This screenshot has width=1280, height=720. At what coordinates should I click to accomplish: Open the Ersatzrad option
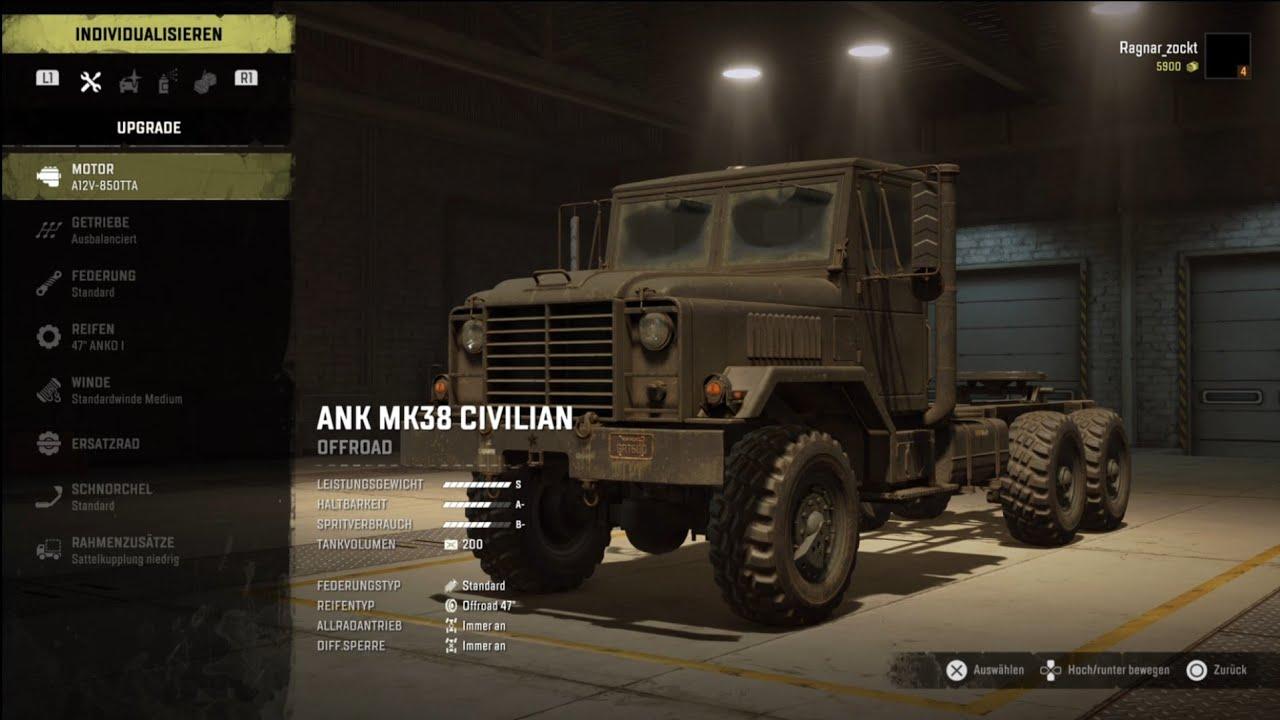[147, 444]
